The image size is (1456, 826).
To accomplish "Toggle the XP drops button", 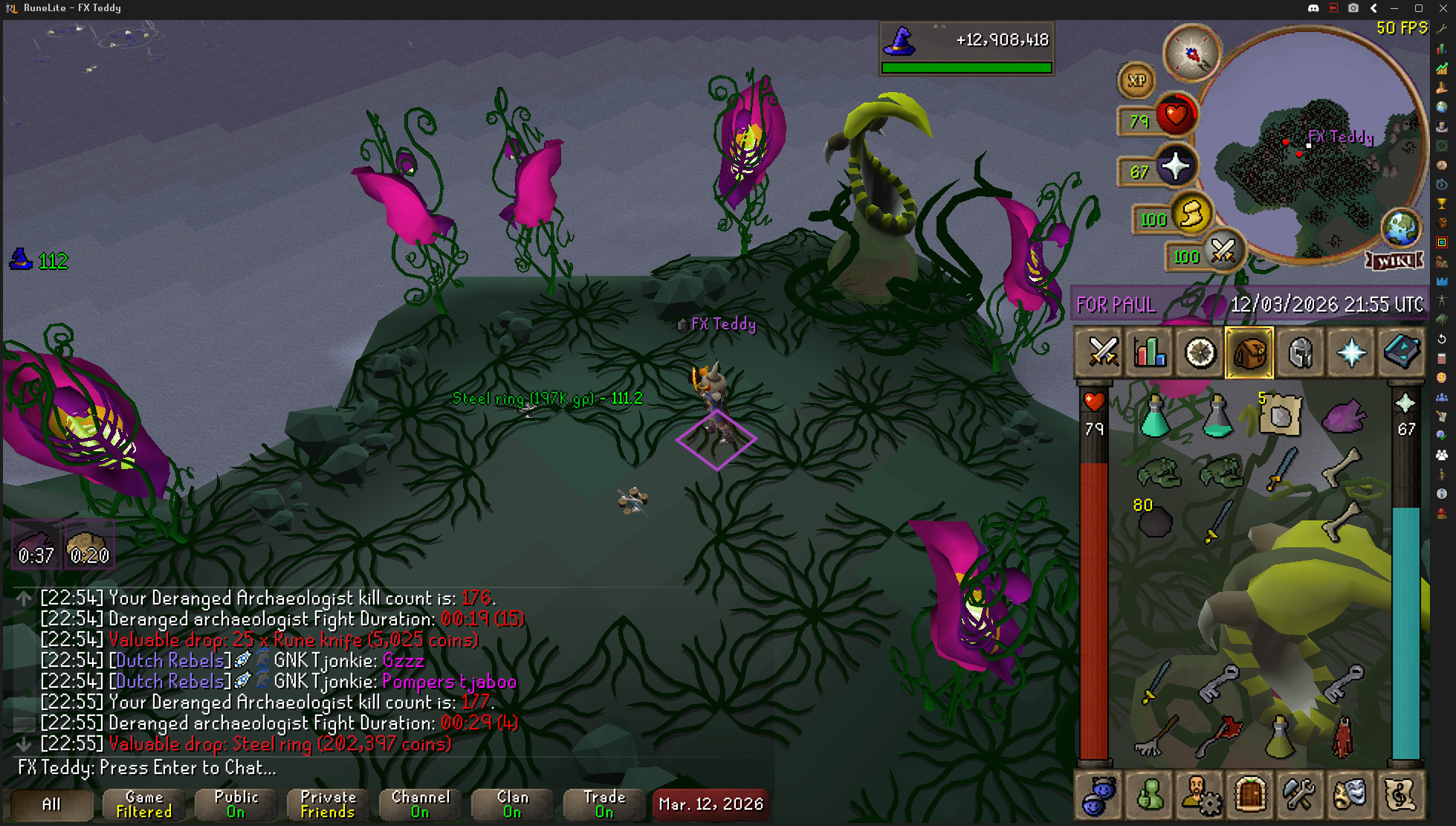I will (1136, 81).
